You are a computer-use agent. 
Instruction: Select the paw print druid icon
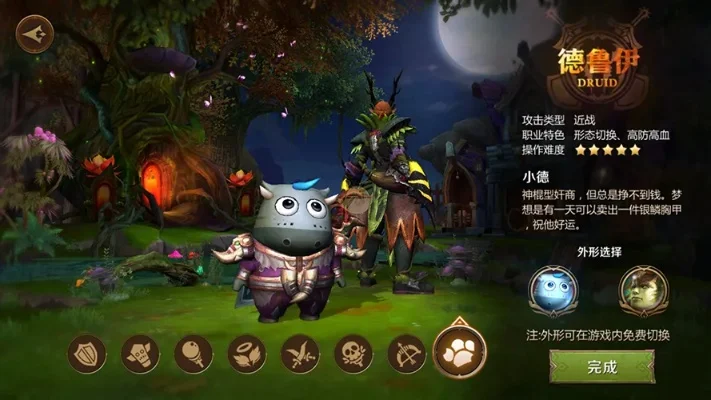460,351
